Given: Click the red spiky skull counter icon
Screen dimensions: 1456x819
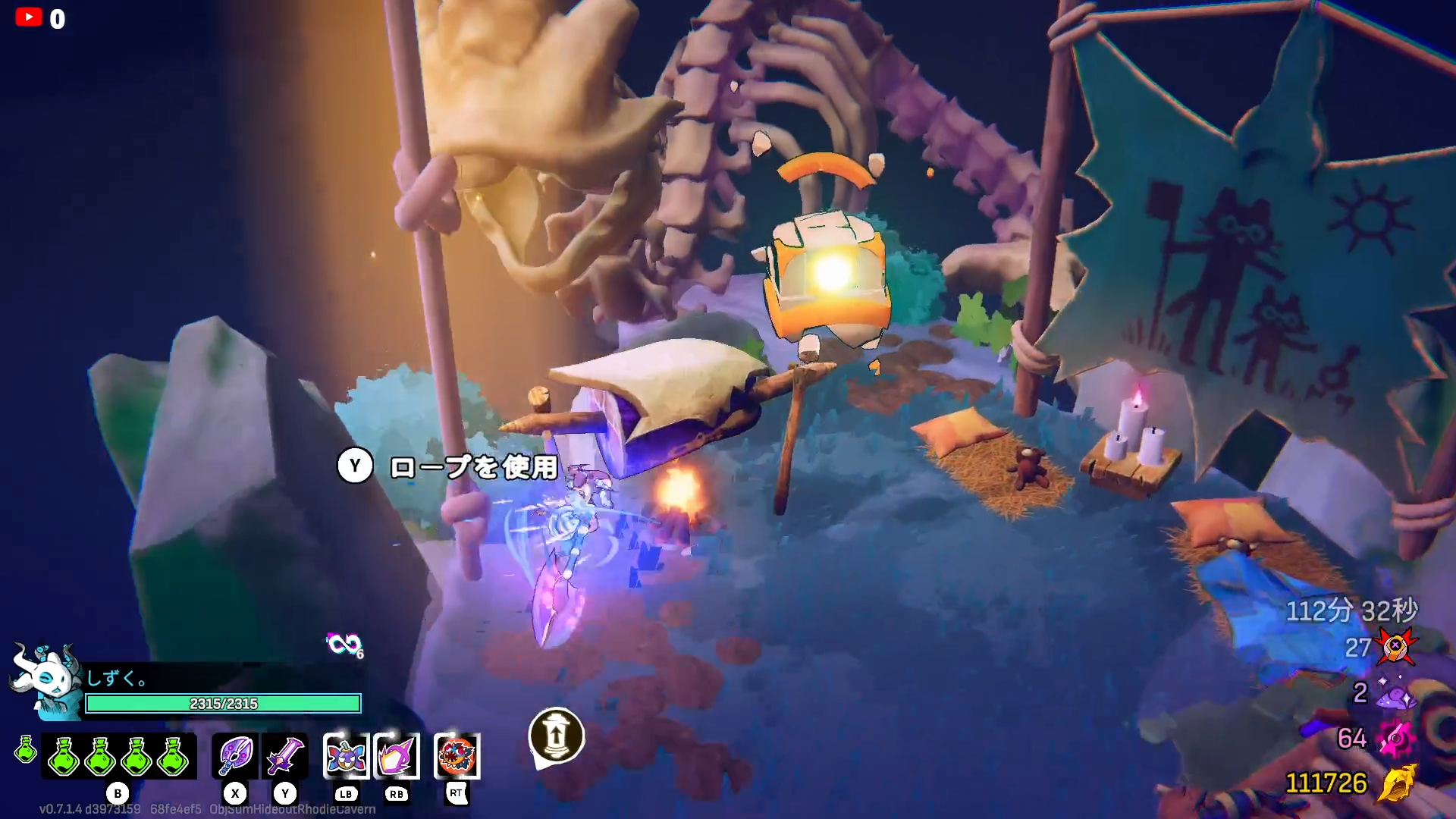Looking at the screenshot, I should click(x=1395, y=647).
